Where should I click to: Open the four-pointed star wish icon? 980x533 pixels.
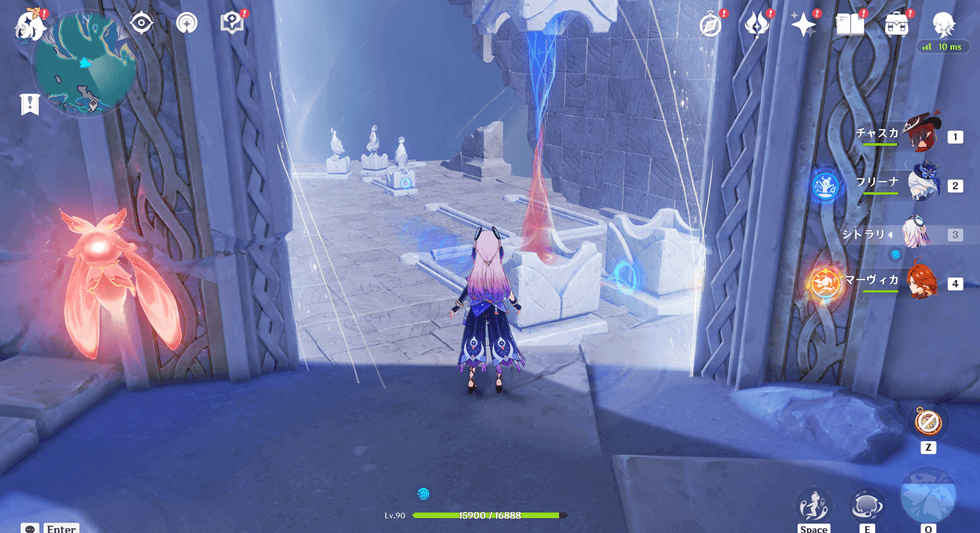tap(803, 25)
